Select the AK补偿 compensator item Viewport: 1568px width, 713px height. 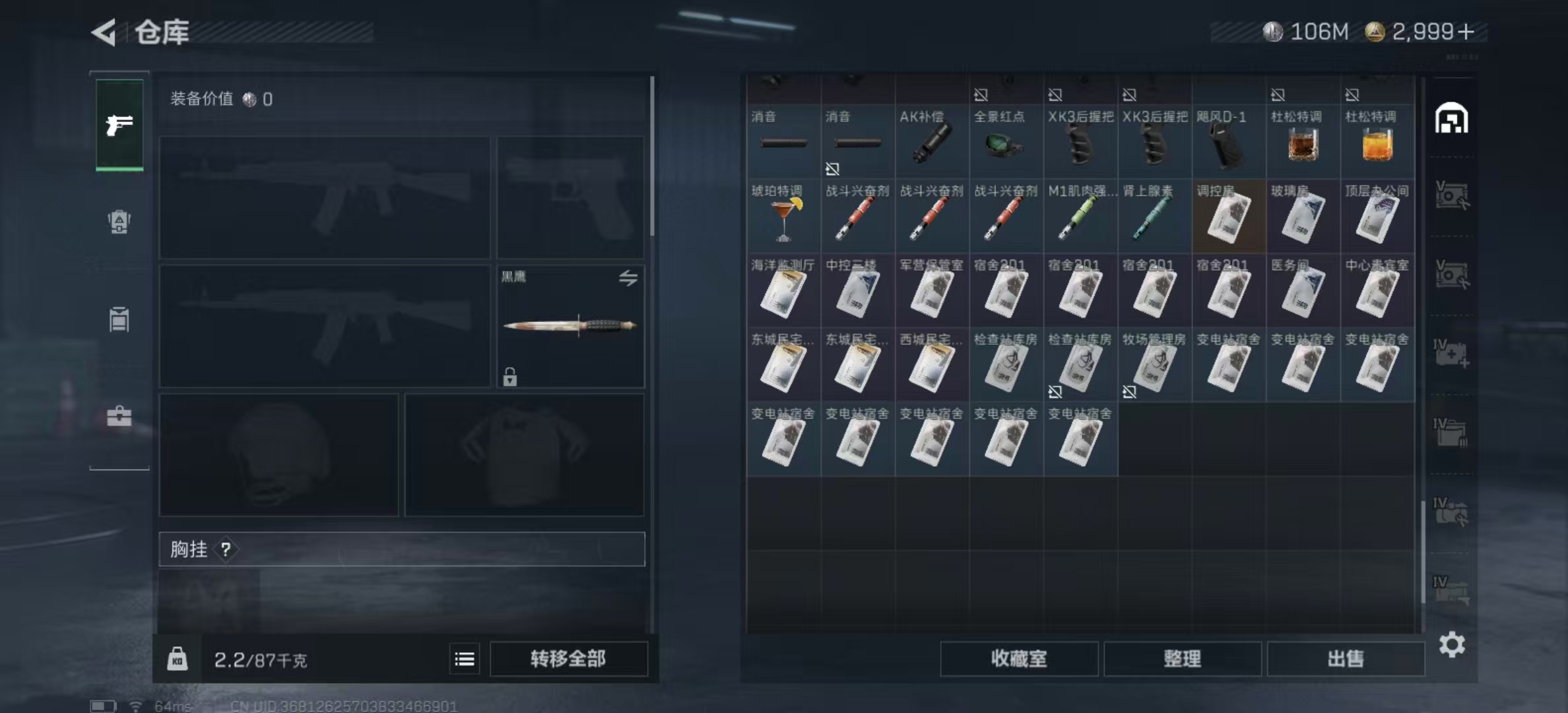[932, 142]
